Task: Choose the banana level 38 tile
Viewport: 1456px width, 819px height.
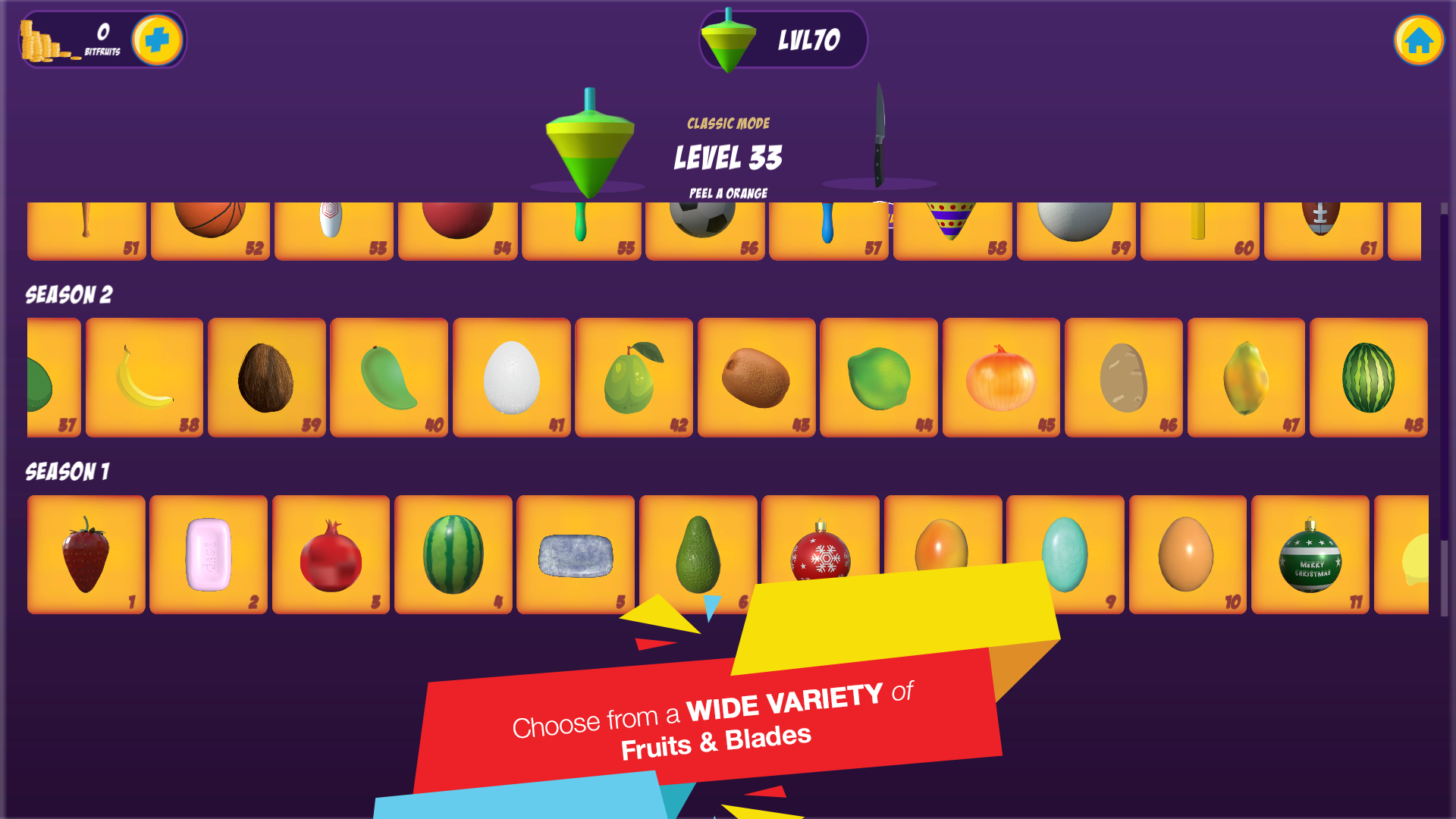Action: click(x=144, y=378)
